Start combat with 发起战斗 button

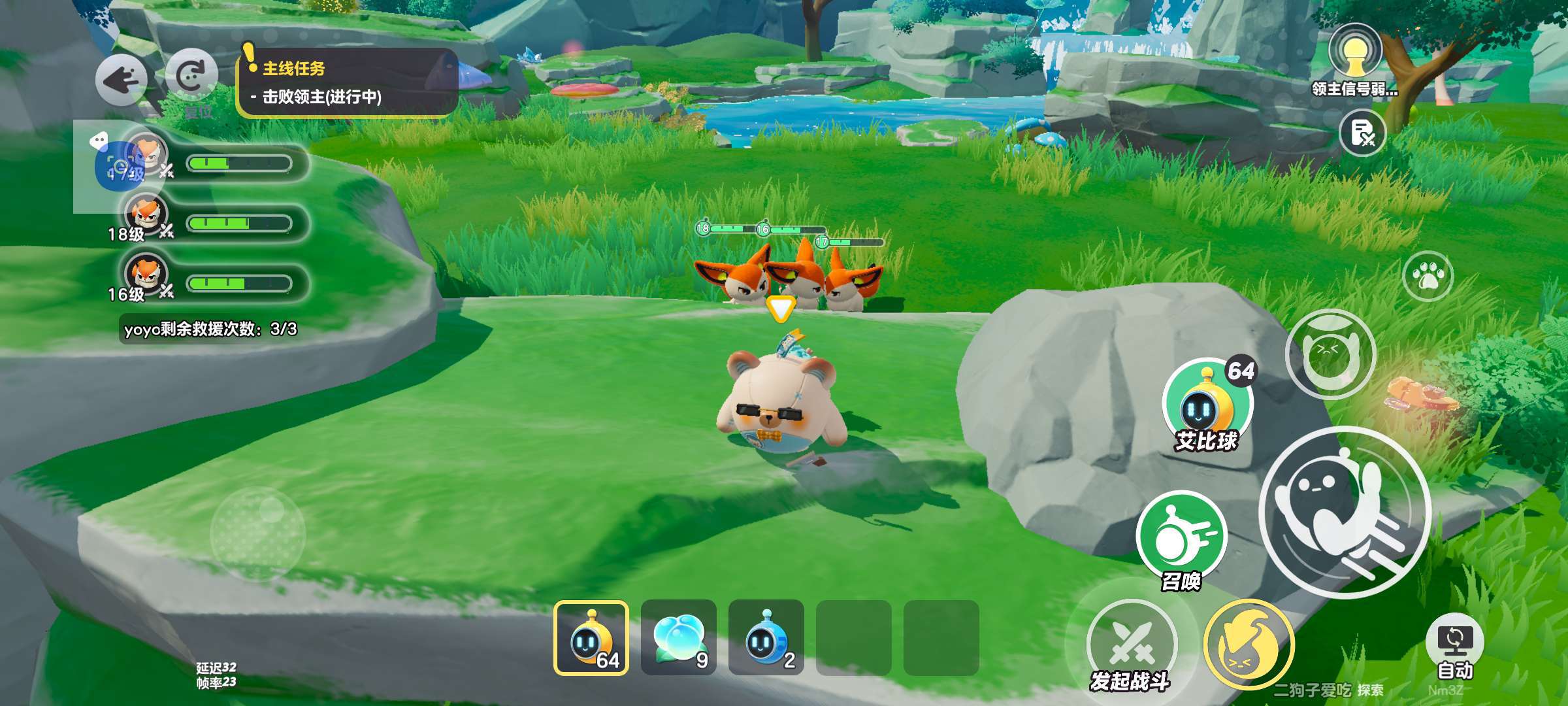(1132, 644)
